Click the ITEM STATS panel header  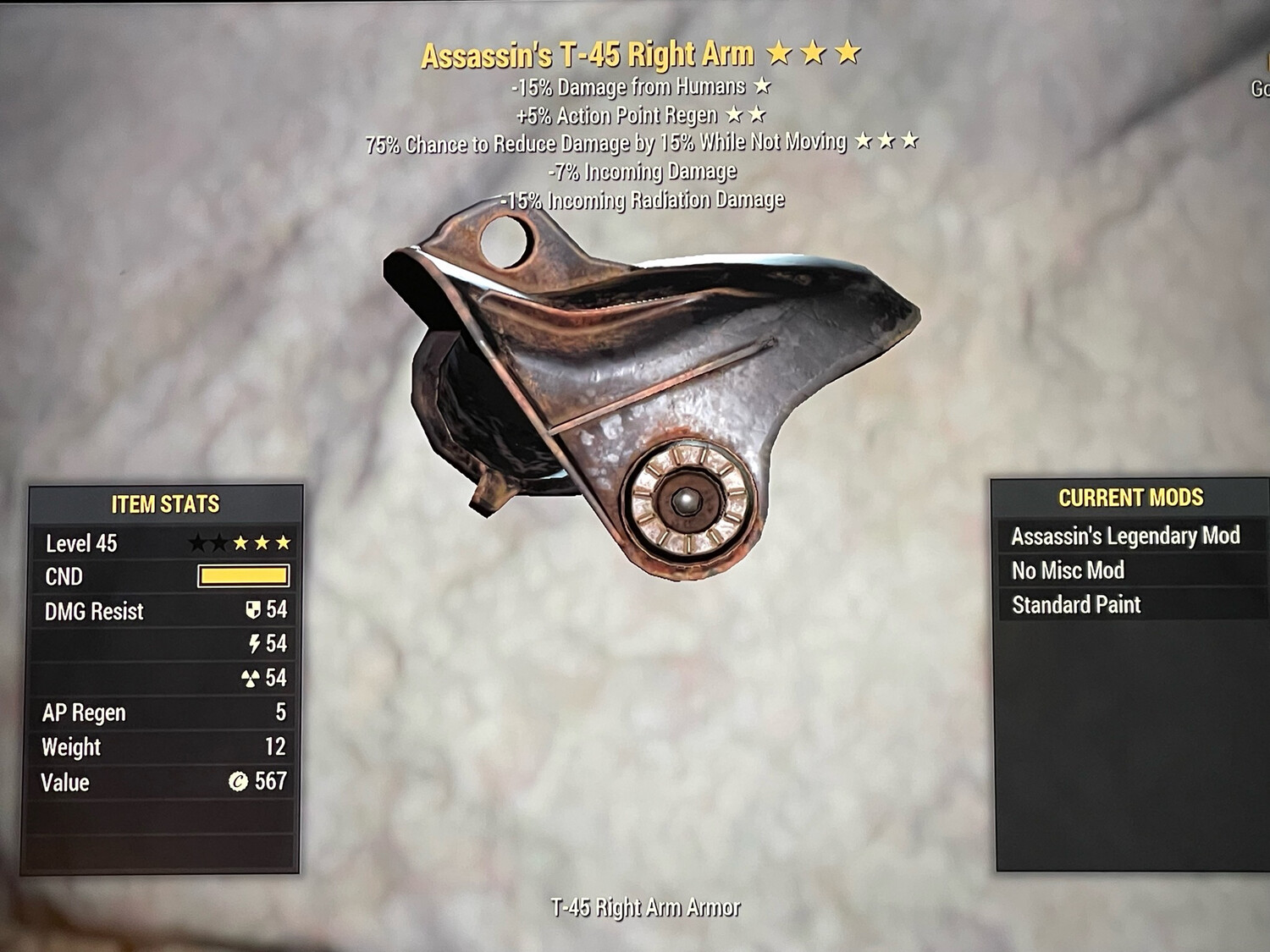point(166,502)
